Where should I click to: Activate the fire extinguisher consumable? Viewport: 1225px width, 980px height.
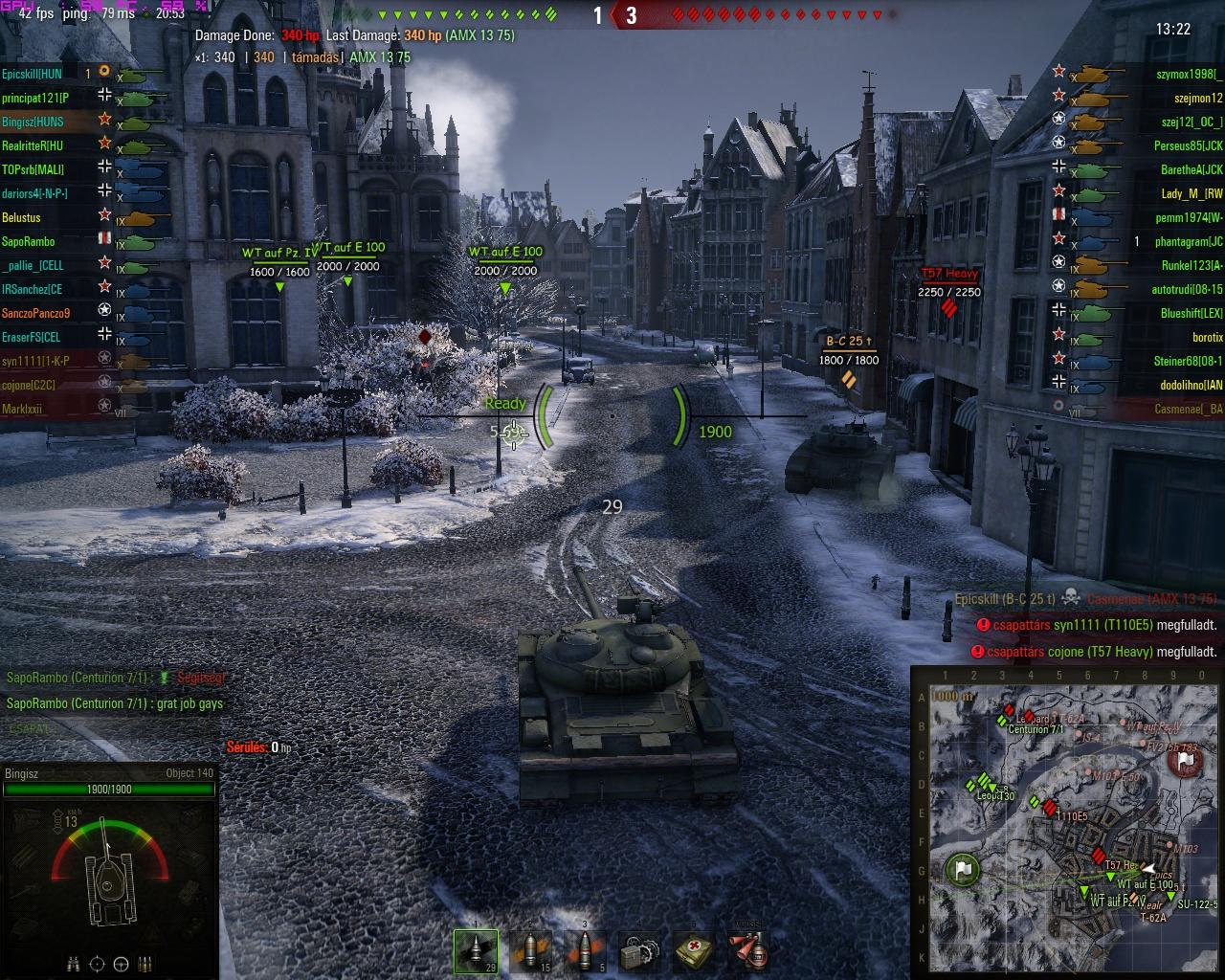(x=747, y=951)
